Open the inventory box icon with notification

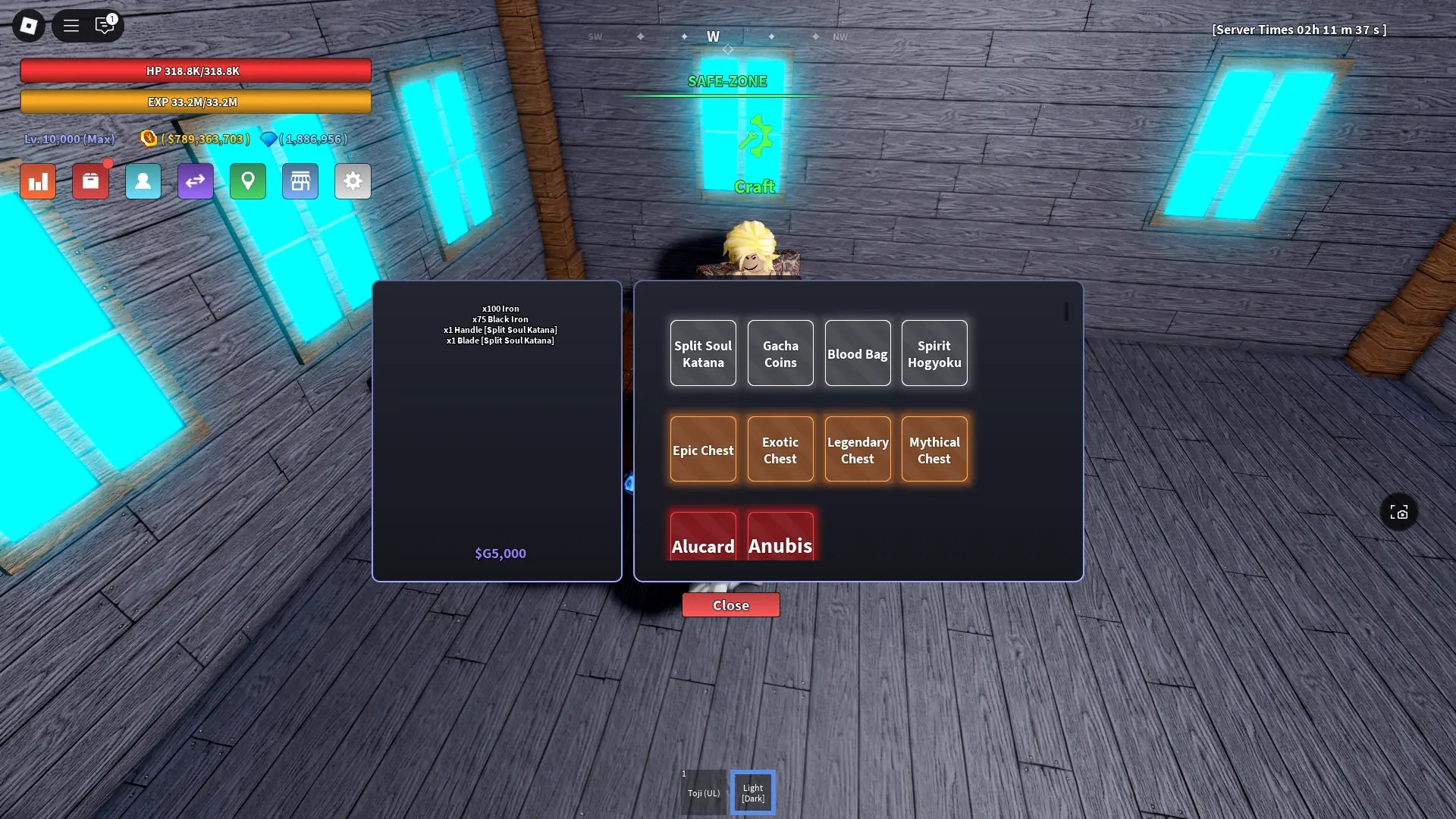pos(91,181)
